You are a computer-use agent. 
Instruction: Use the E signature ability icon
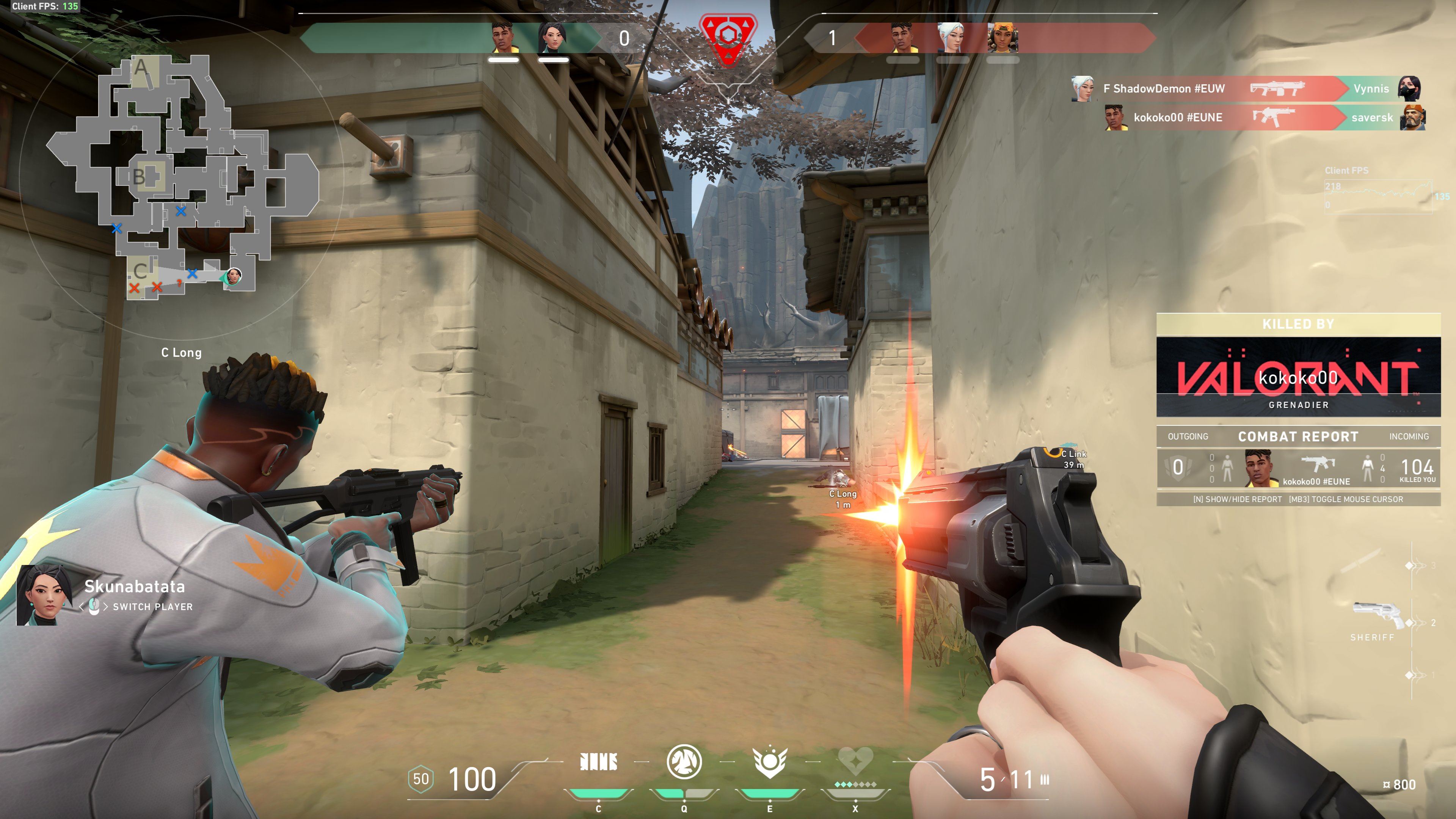click(769, 763)
